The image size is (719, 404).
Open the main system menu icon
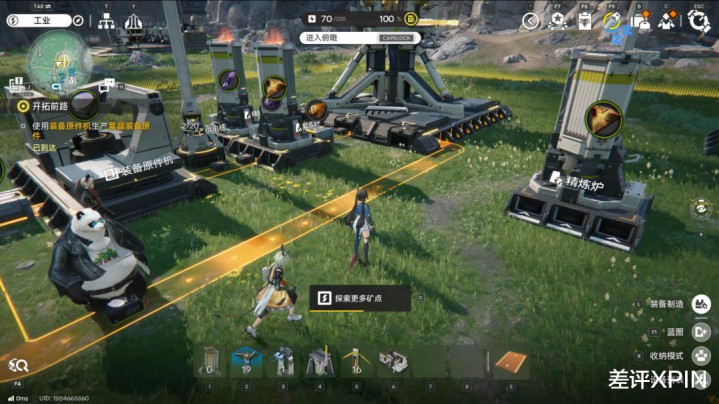[699, 19]
